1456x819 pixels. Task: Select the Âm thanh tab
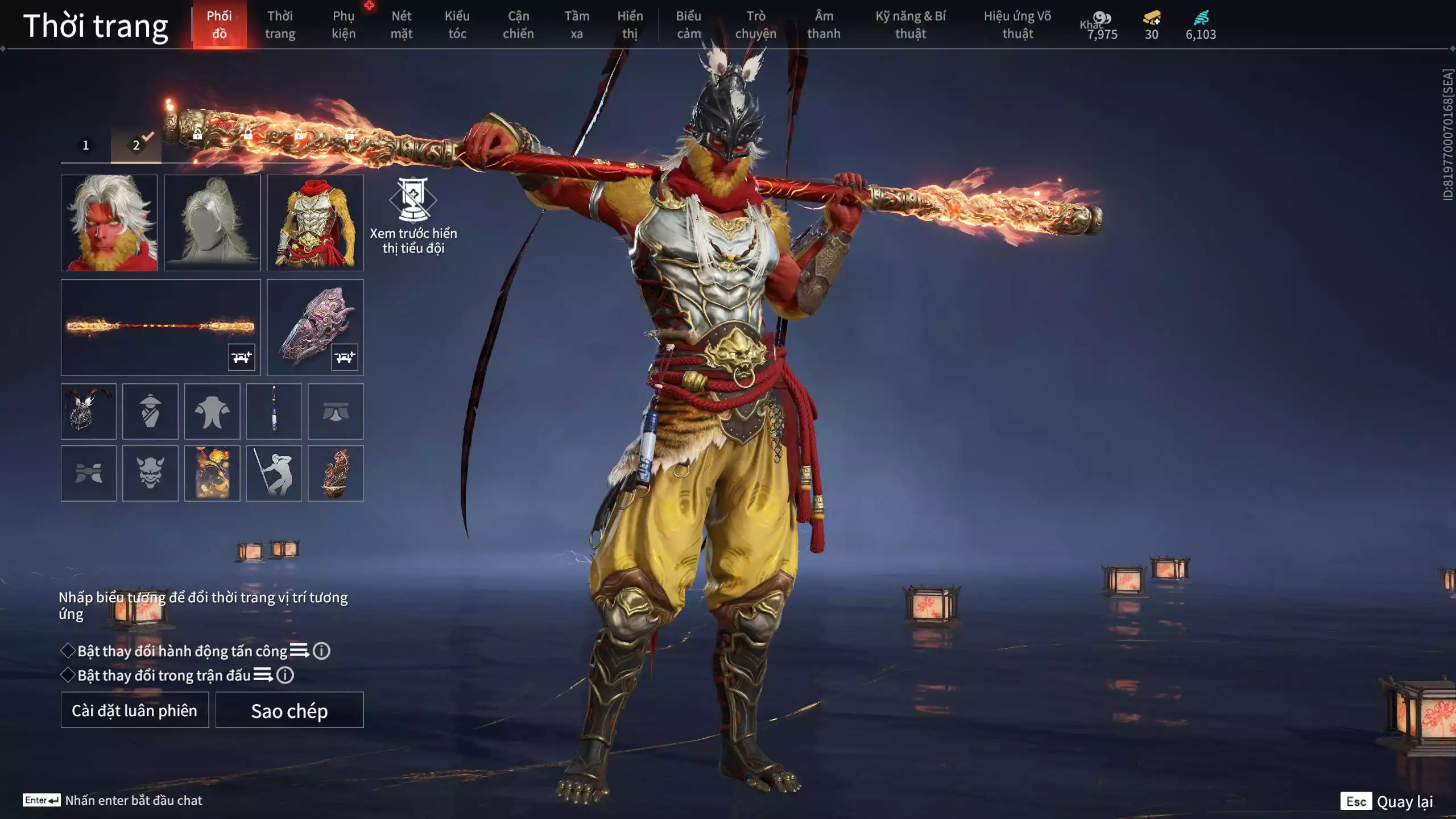pos(824,24)
